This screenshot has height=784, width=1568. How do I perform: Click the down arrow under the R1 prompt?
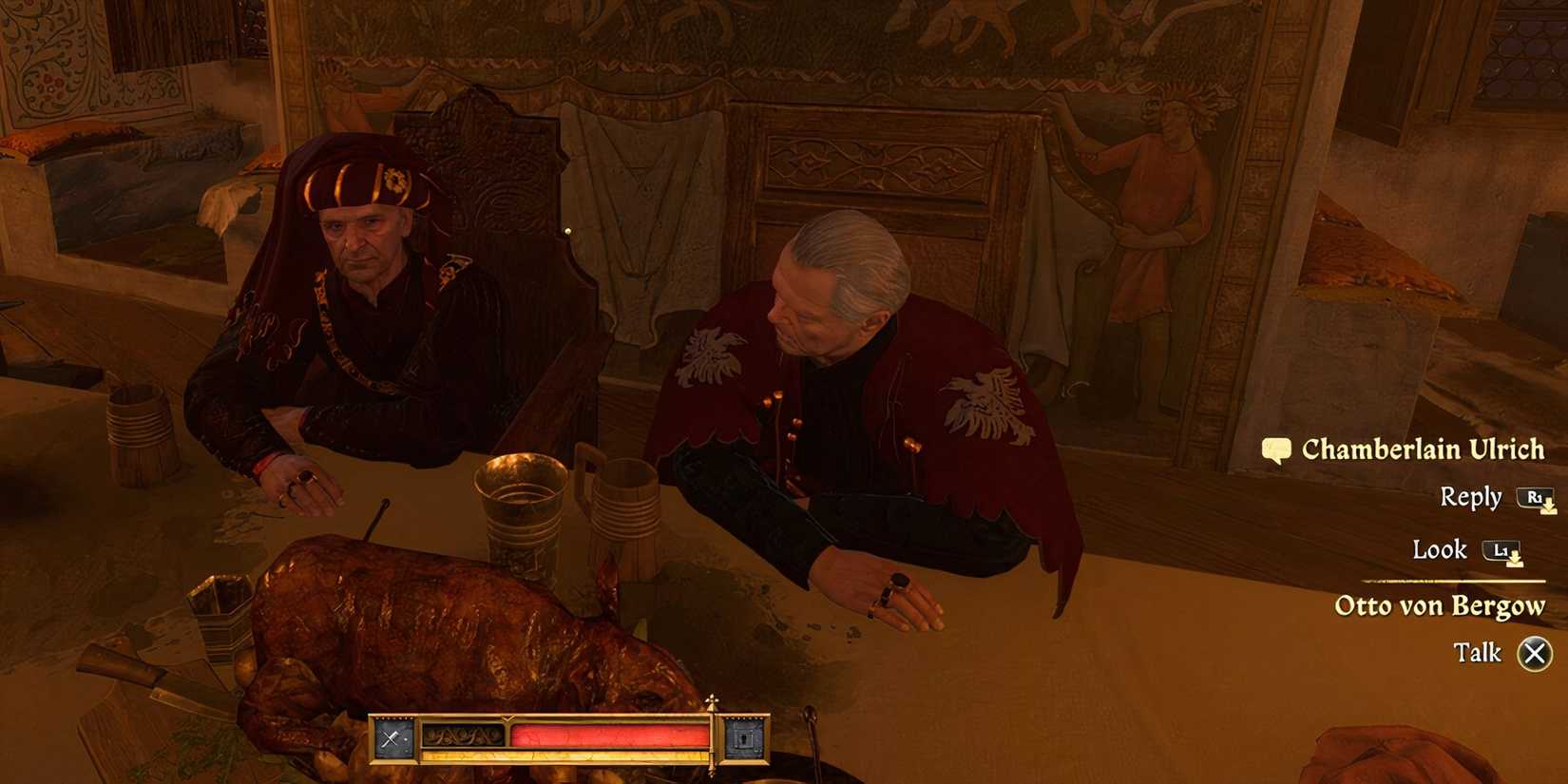click(1548, 507)
